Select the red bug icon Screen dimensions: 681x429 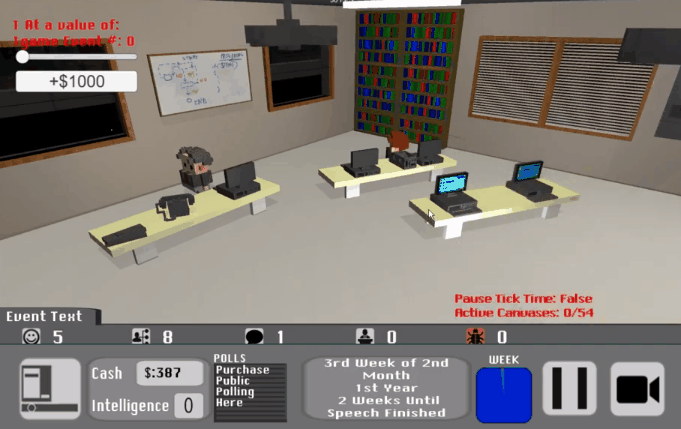(474, 337)
